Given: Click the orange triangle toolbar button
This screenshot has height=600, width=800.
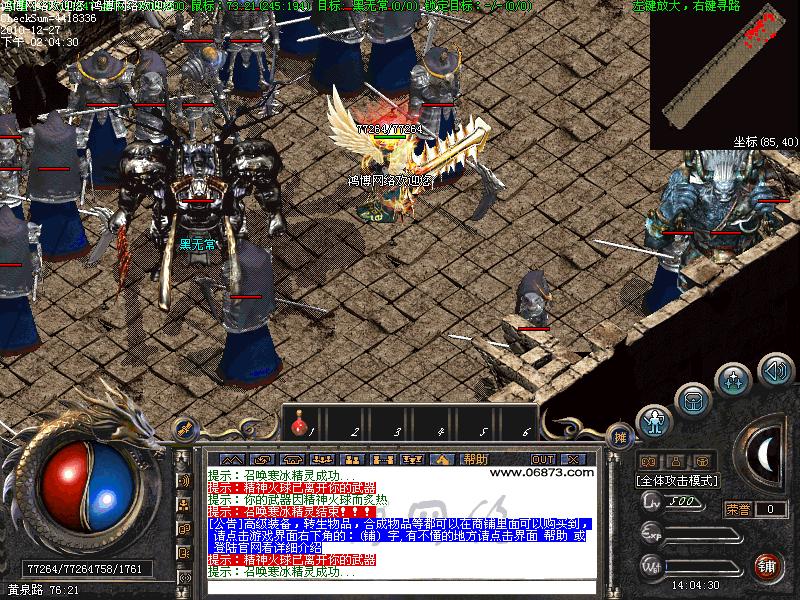Looking at the screenshot, I should pyautogui.click(x=441, y=459).
